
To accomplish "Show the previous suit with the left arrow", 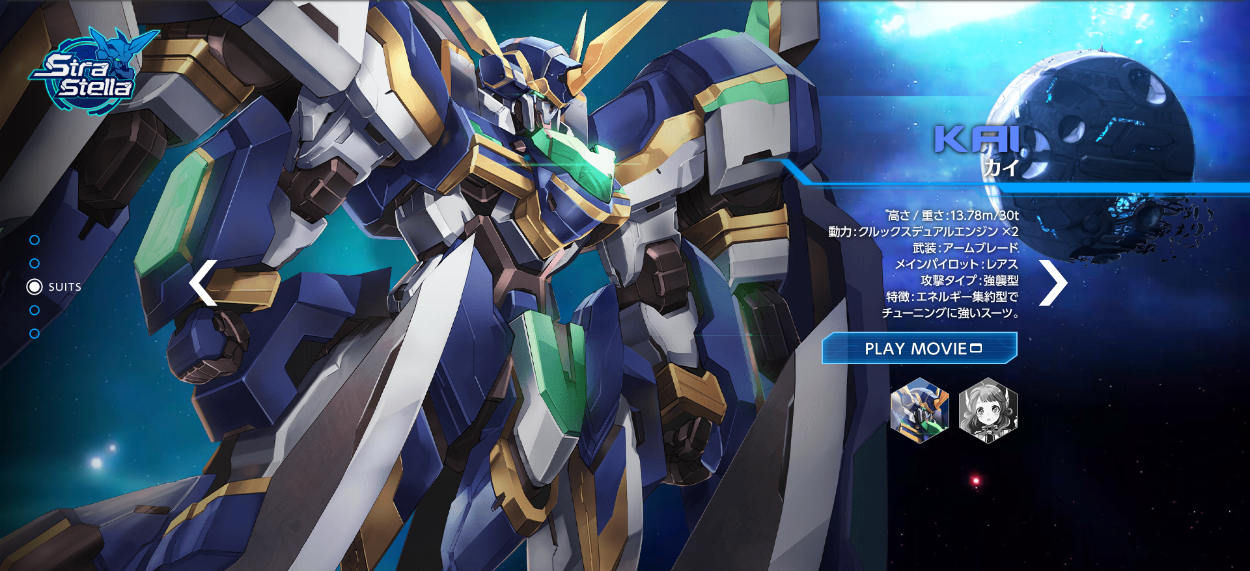I will click(203, 283).
